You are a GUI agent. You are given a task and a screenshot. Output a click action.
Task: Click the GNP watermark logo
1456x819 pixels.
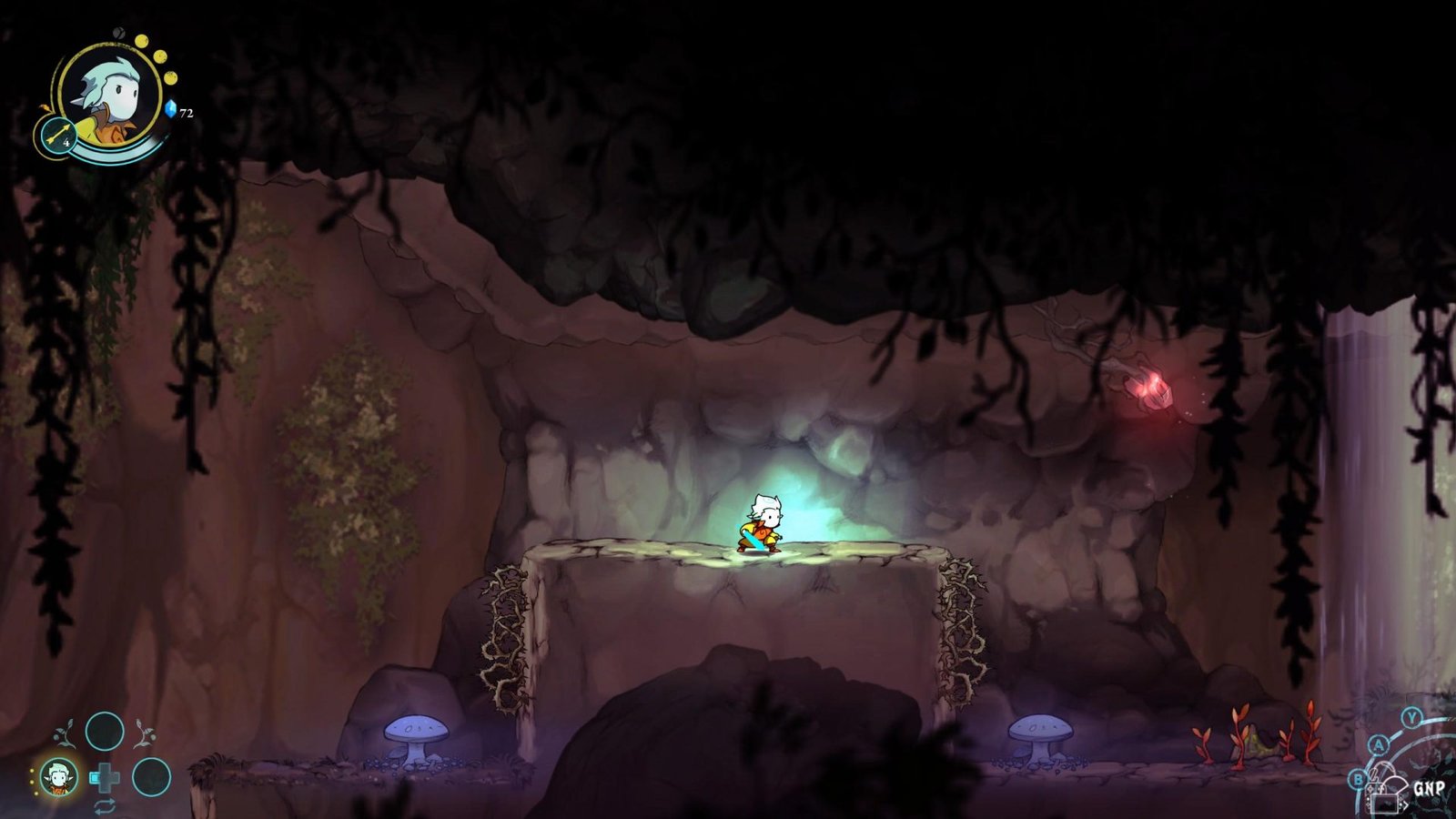click(x=1428, y=788)
